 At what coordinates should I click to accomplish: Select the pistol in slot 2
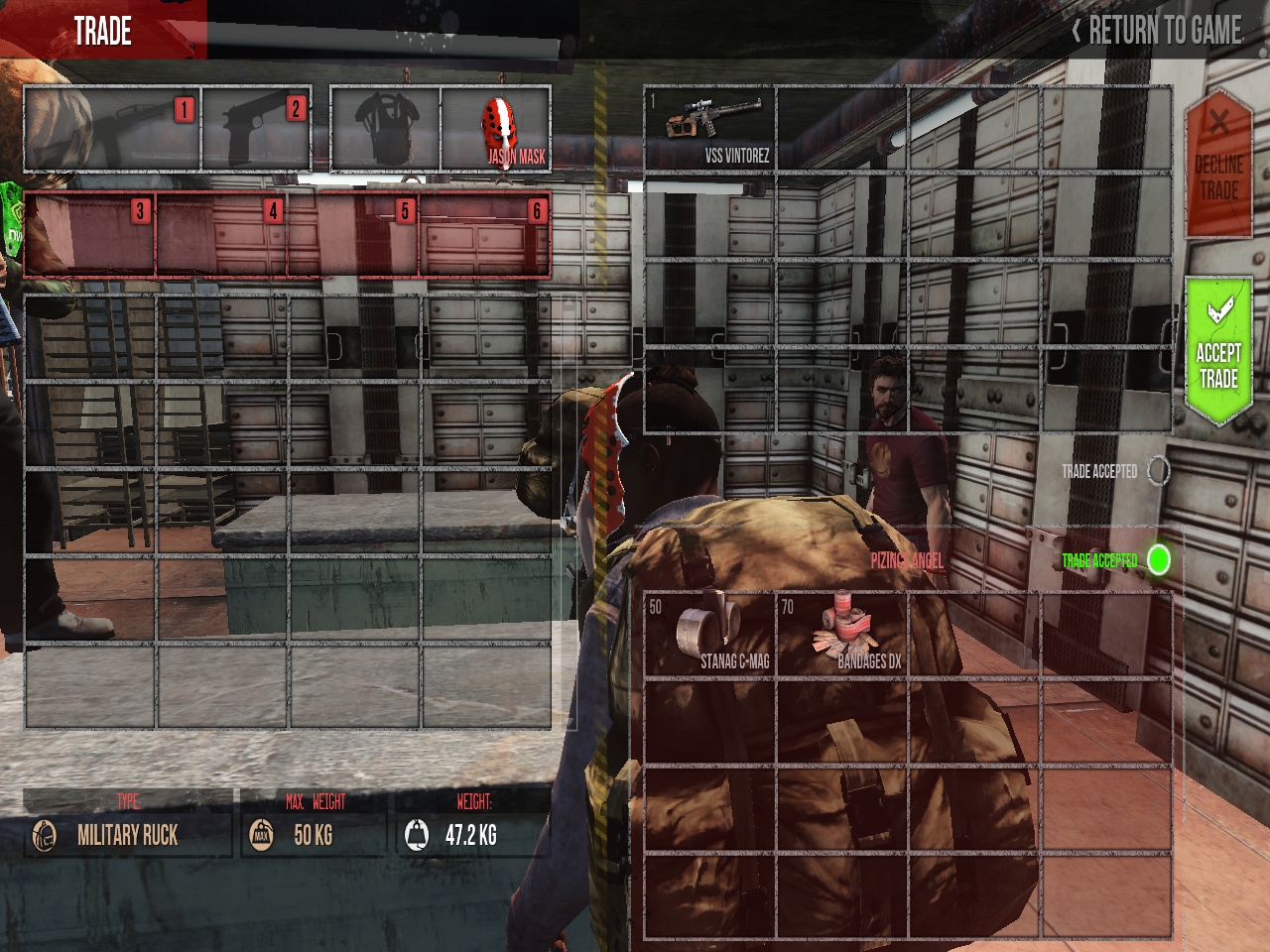coord(257,130)
